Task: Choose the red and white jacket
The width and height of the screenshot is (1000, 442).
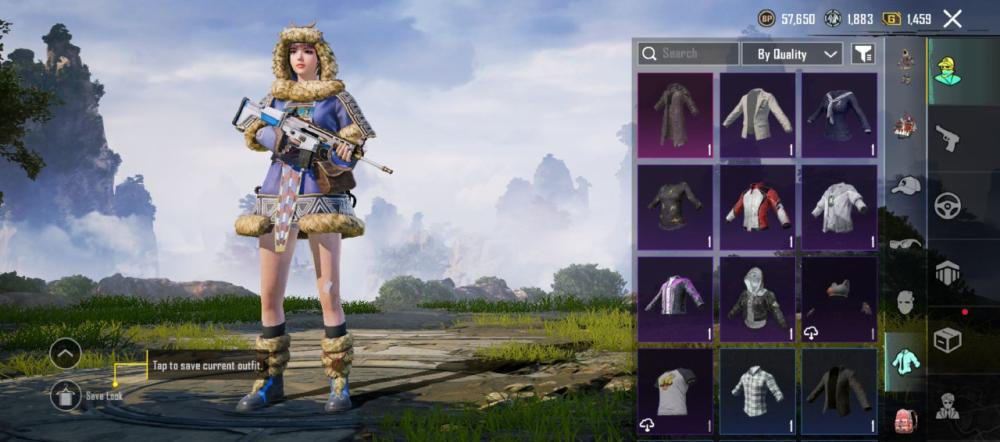Action: pyautogui.click(x=757, y=207)
